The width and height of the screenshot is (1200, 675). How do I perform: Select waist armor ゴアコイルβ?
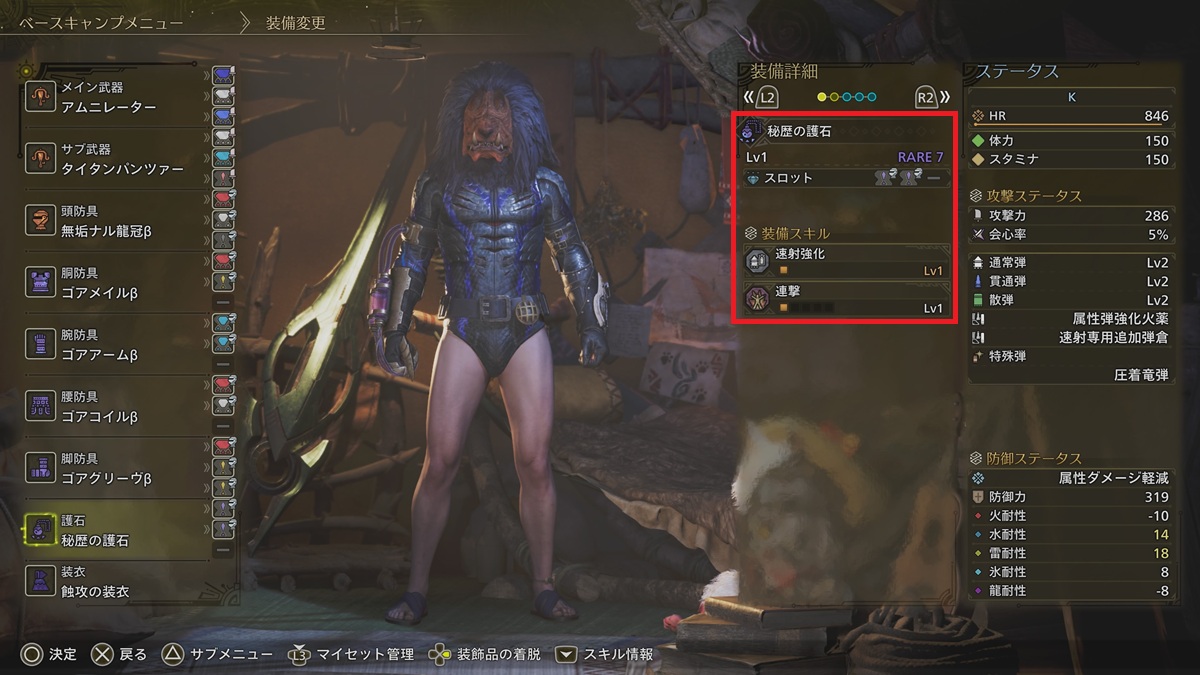pyautogui.click(x=120, y=408)
